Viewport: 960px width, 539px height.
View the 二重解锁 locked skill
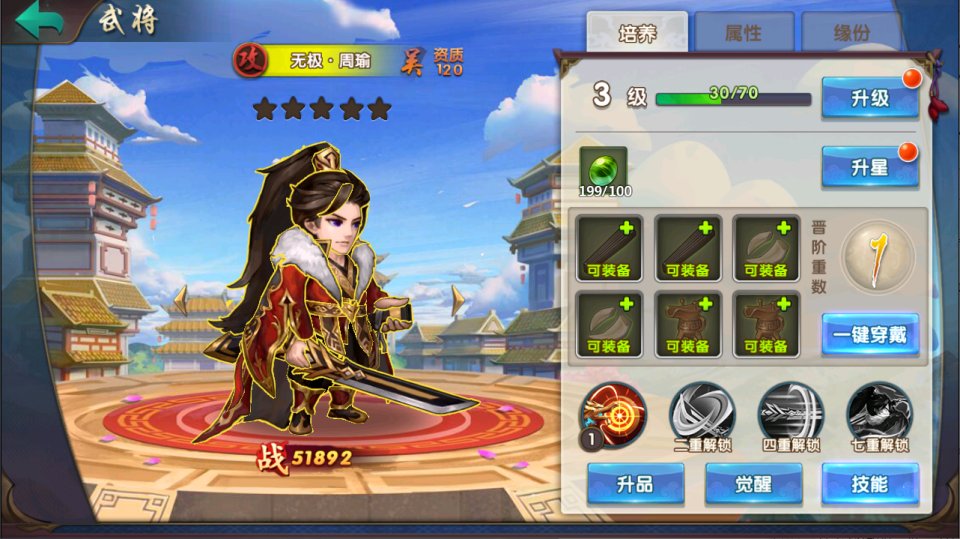click(701, 414)
